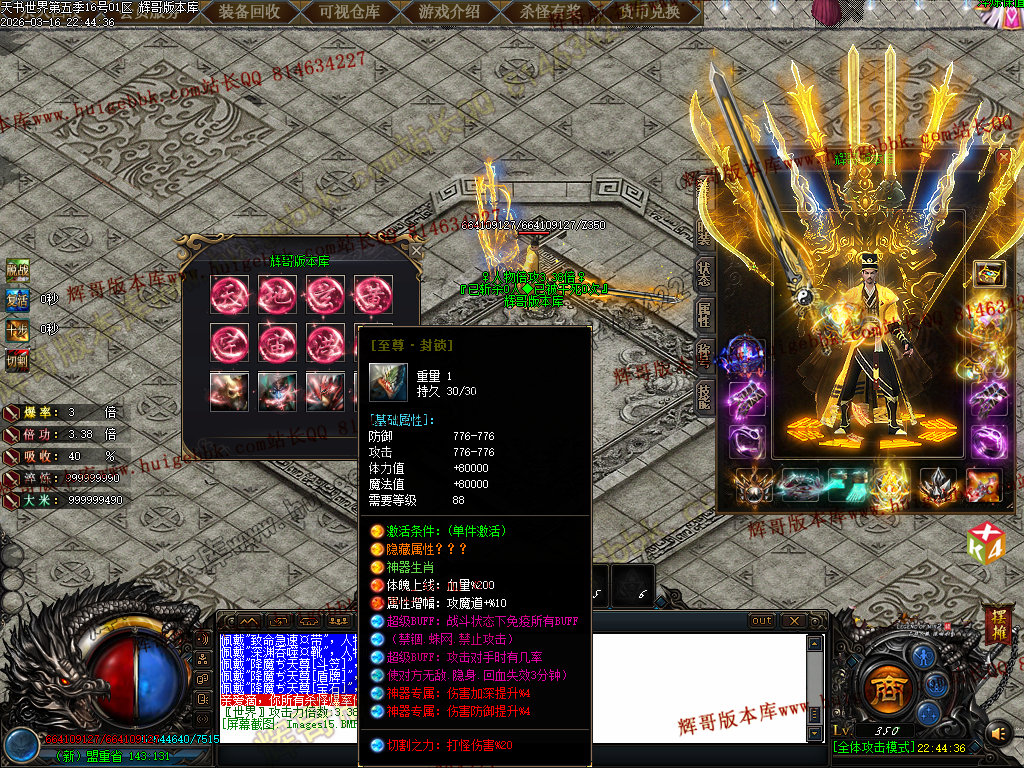Select the 宇 rune orb slot
Viewport: 1024px width, 768px height.
(229, 343)
